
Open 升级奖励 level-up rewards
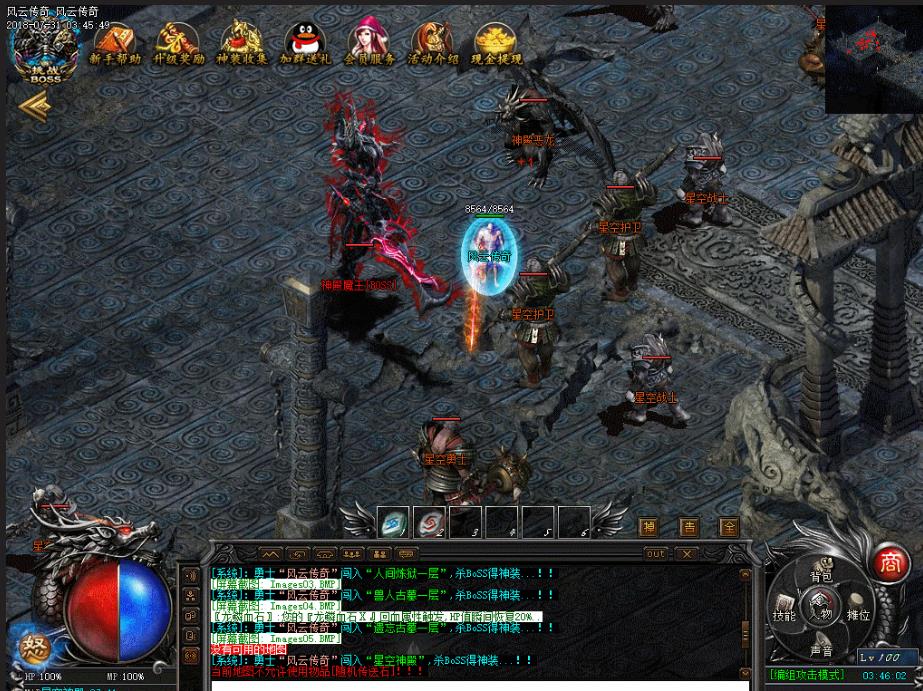click(179, 44)
